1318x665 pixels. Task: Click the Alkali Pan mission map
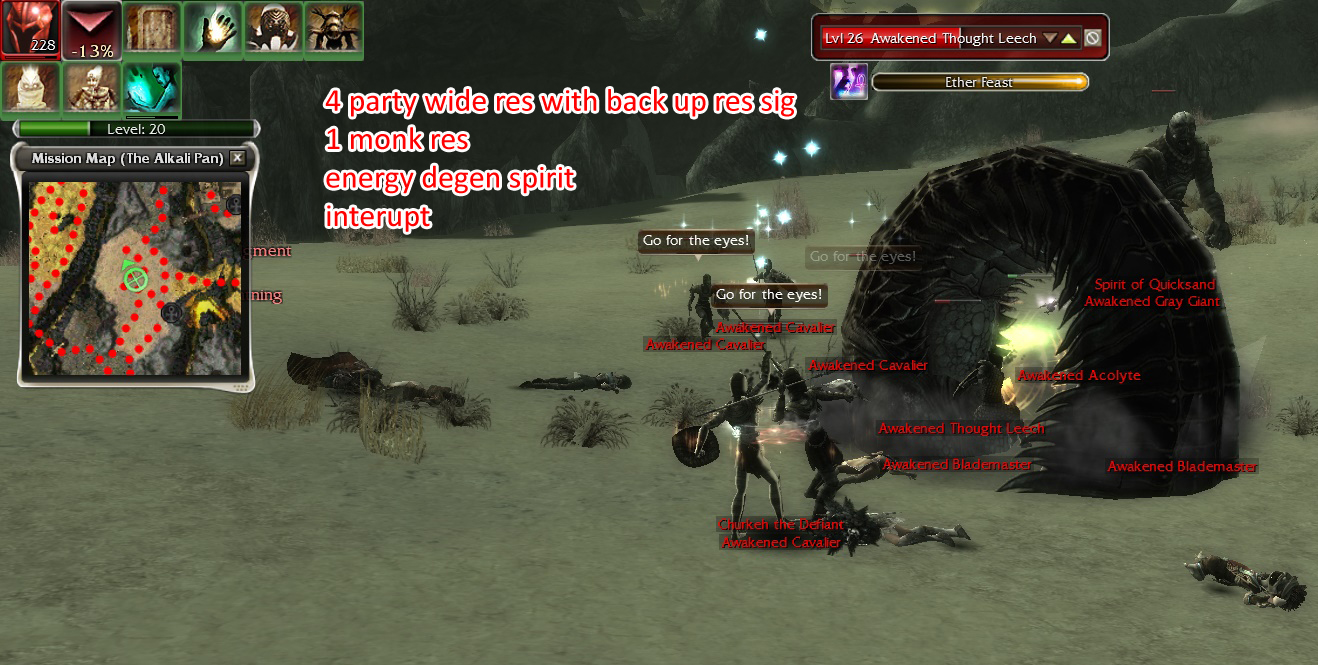135,278
